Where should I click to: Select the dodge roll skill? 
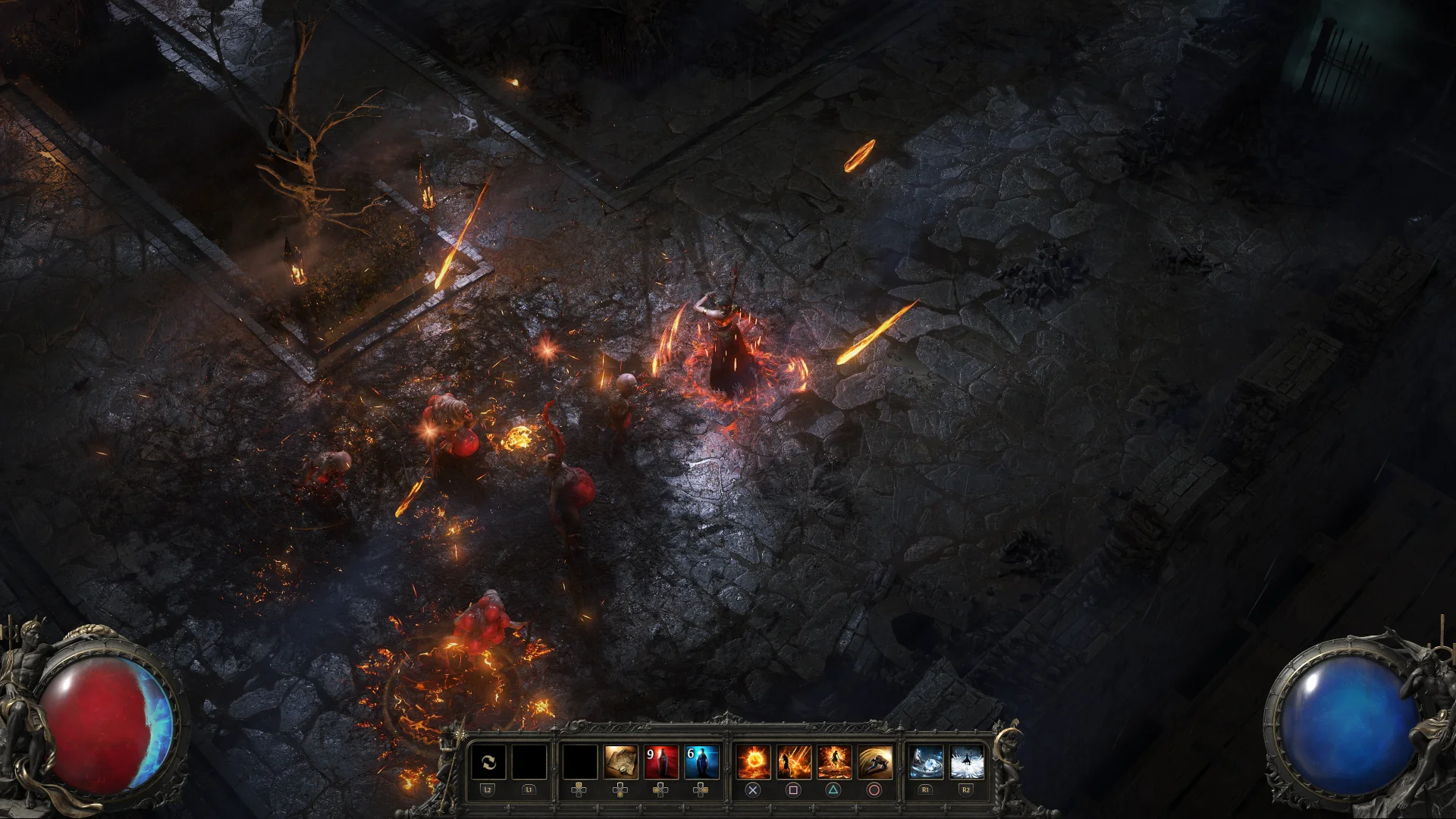tap(874, 762)
